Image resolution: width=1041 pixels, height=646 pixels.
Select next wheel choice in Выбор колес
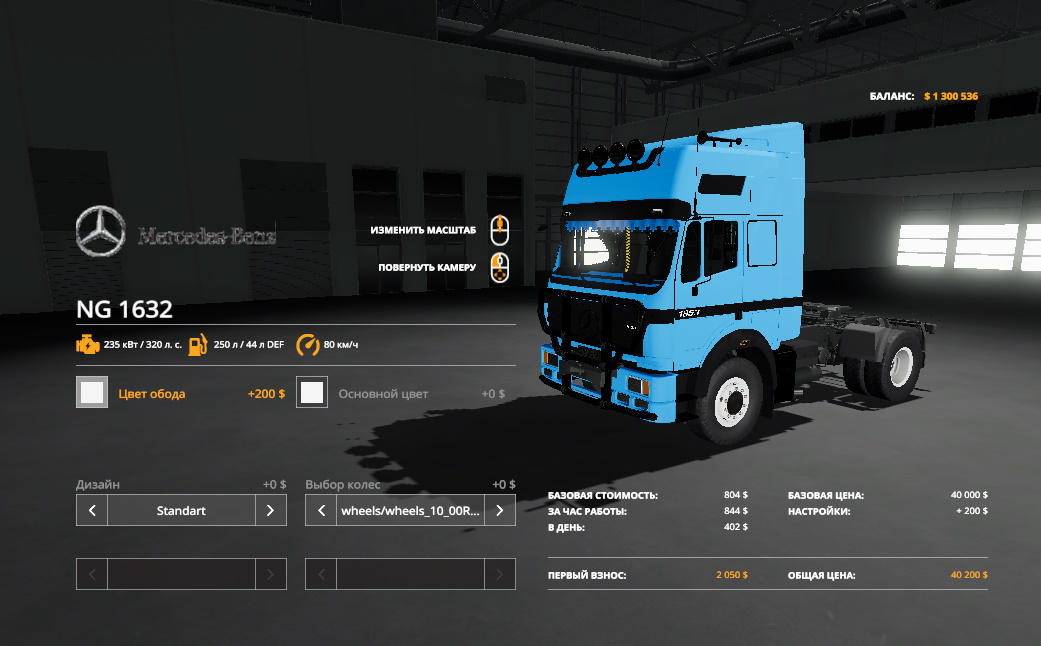click(499, 511)
